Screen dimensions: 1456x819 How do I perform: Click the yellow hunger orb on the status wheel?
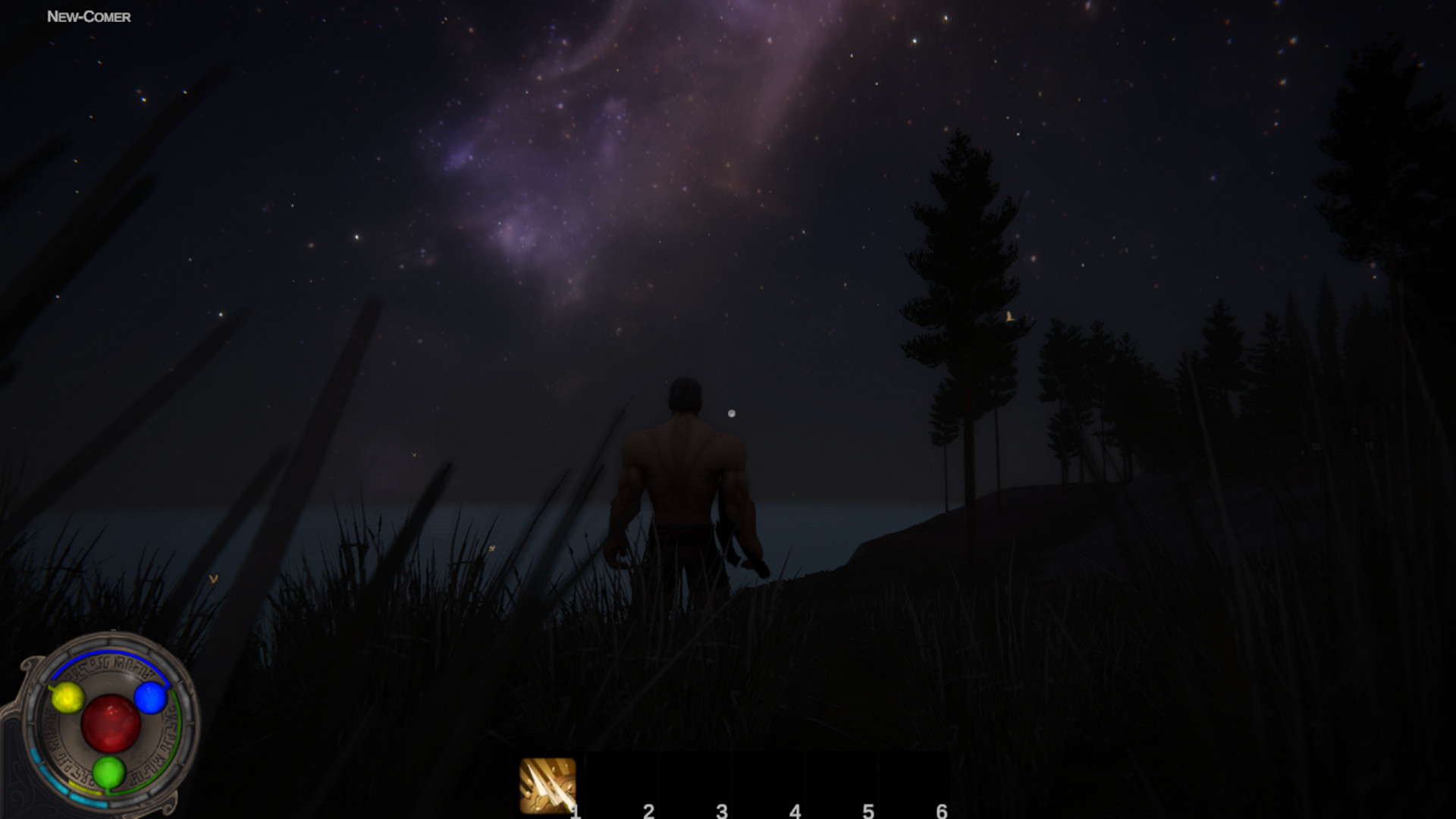pos(67,698)
